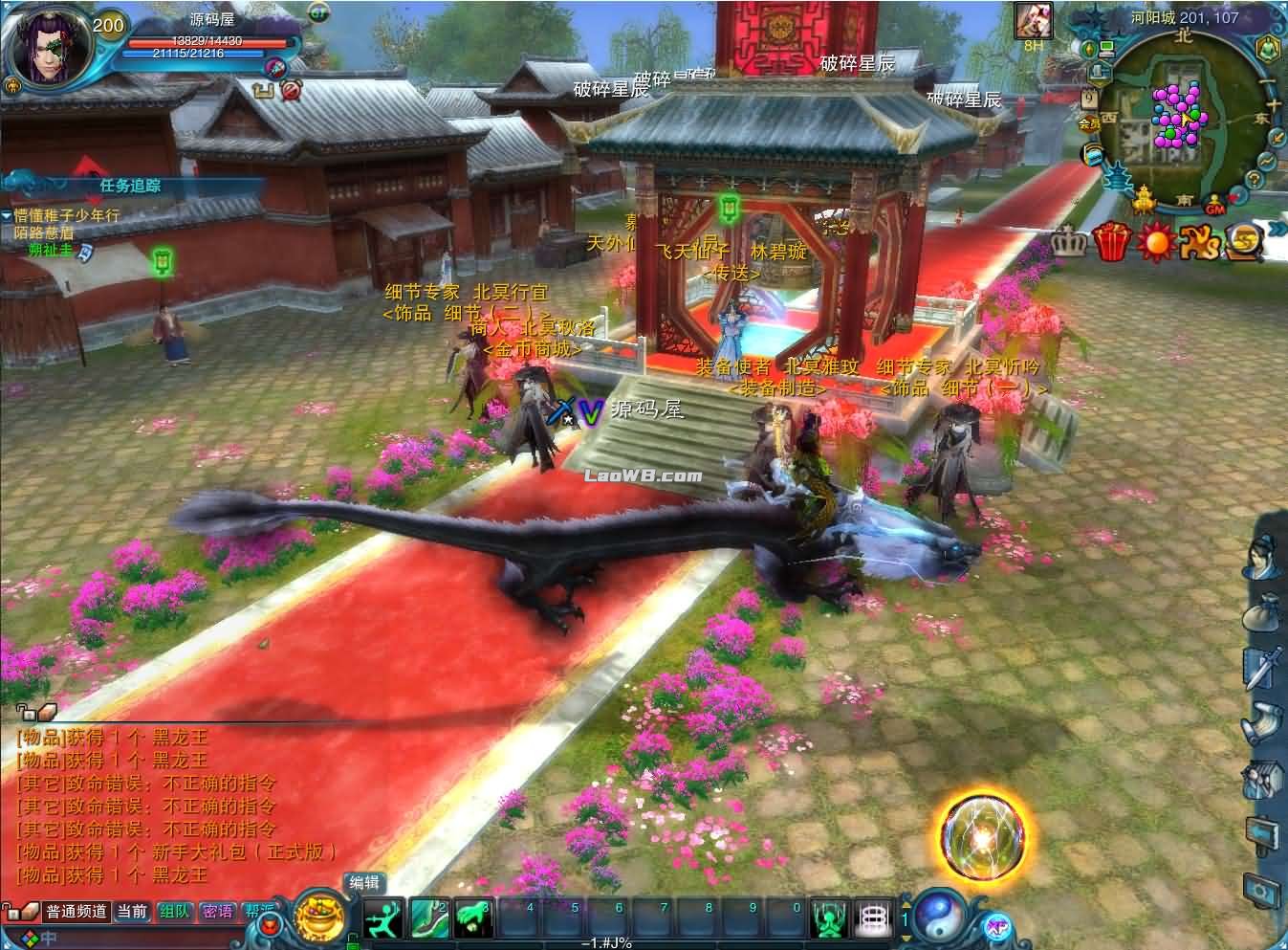
Task: Toggle the question-mark help on the minimap ring
Action: click(1254, 179)
